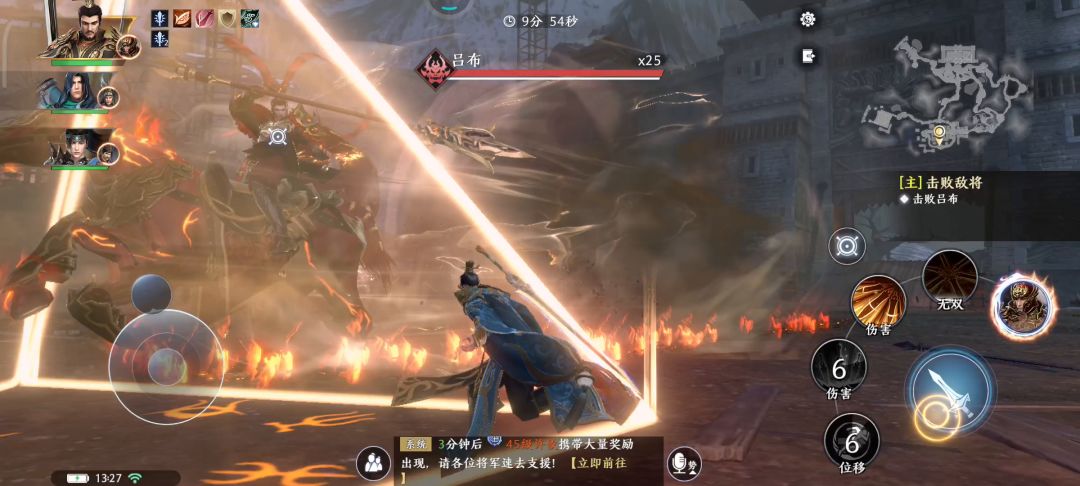This screenshot has height=486, width=1080.
Task: Toggle the target lock-on button
Action: click(x=847, y=245)
